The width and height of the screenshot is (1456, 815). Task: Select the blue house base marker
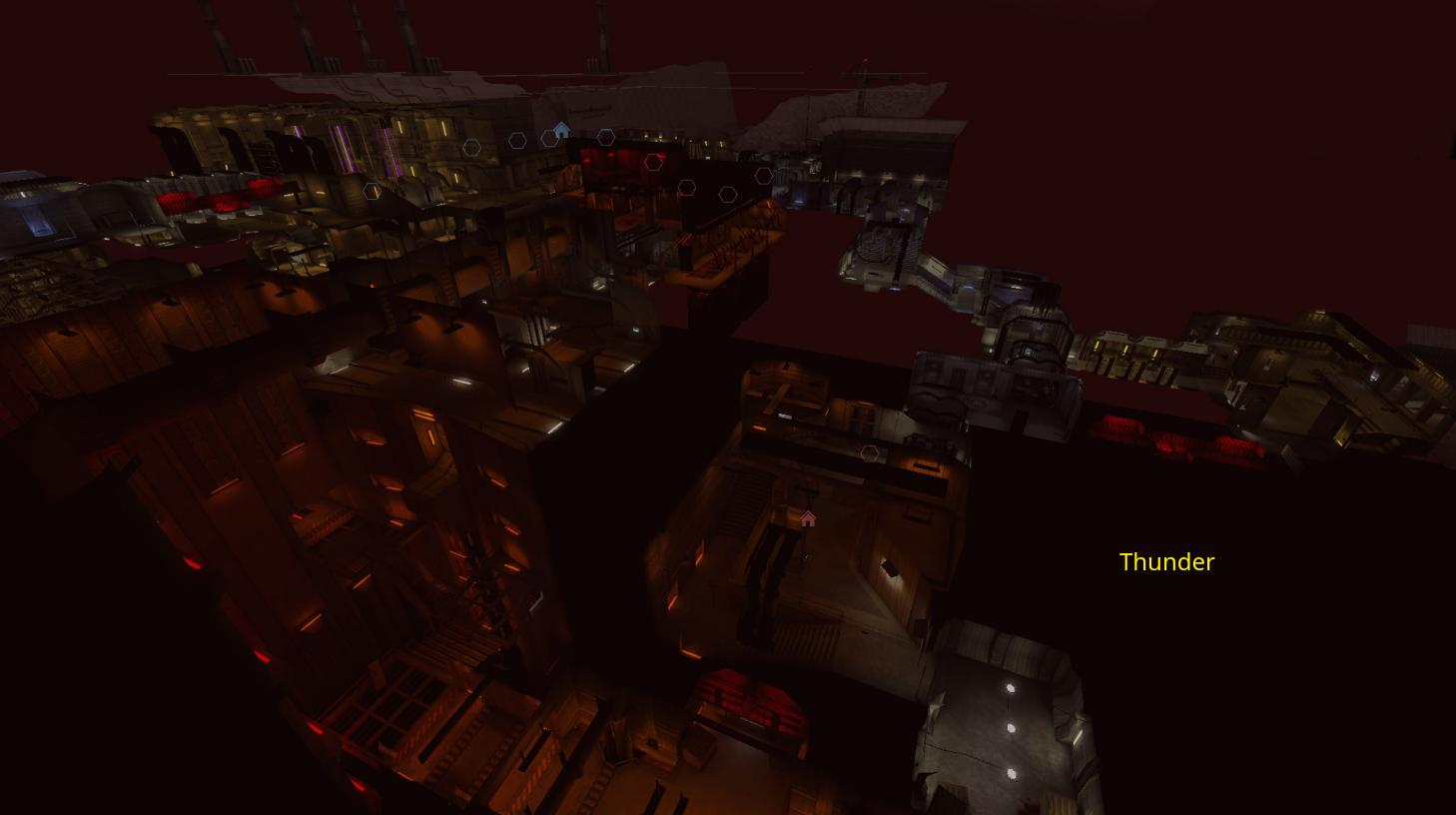[x=561, y=130]
